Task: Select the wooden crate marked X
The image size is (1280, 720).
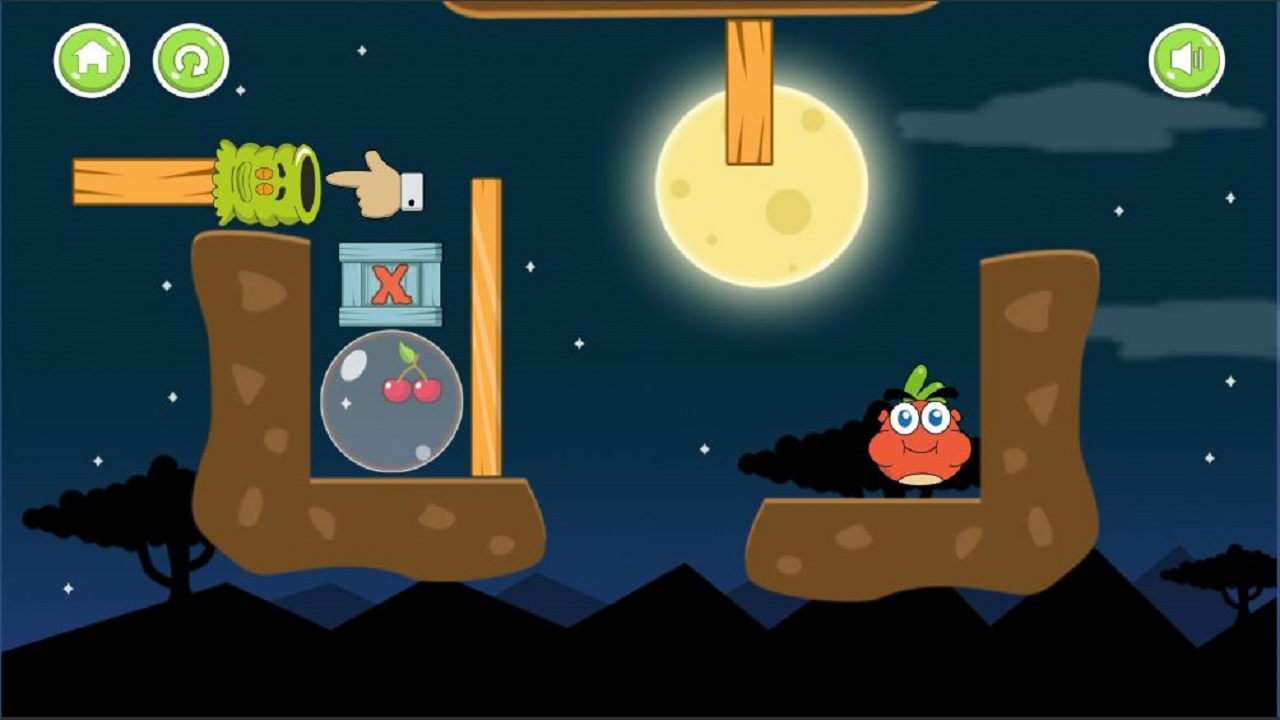Action: tap(390, 283)
